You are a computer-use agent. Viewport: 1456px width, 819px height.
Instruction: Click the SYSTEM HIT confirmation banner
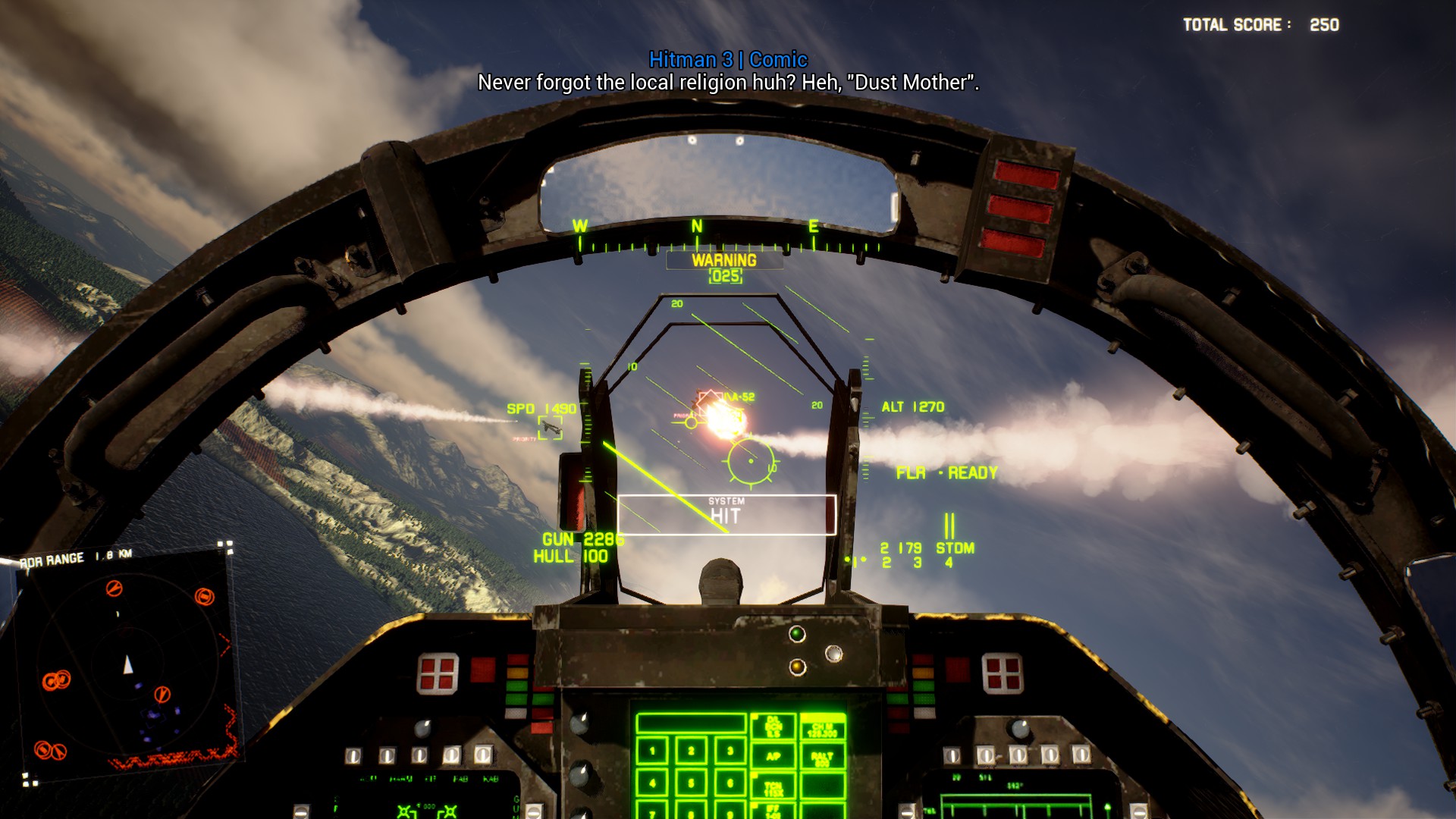point(726,510)
